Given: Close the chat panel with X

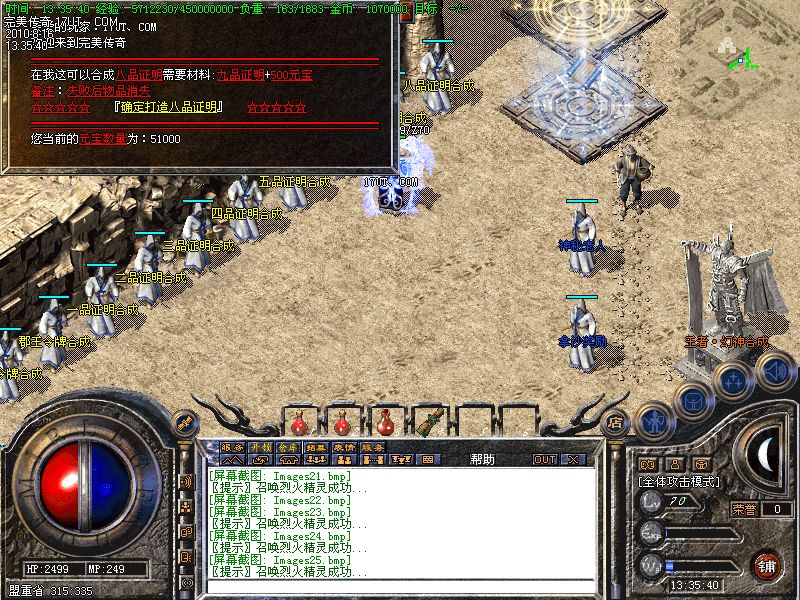Looking at the screenshot, I should click(x=573, y=459).
